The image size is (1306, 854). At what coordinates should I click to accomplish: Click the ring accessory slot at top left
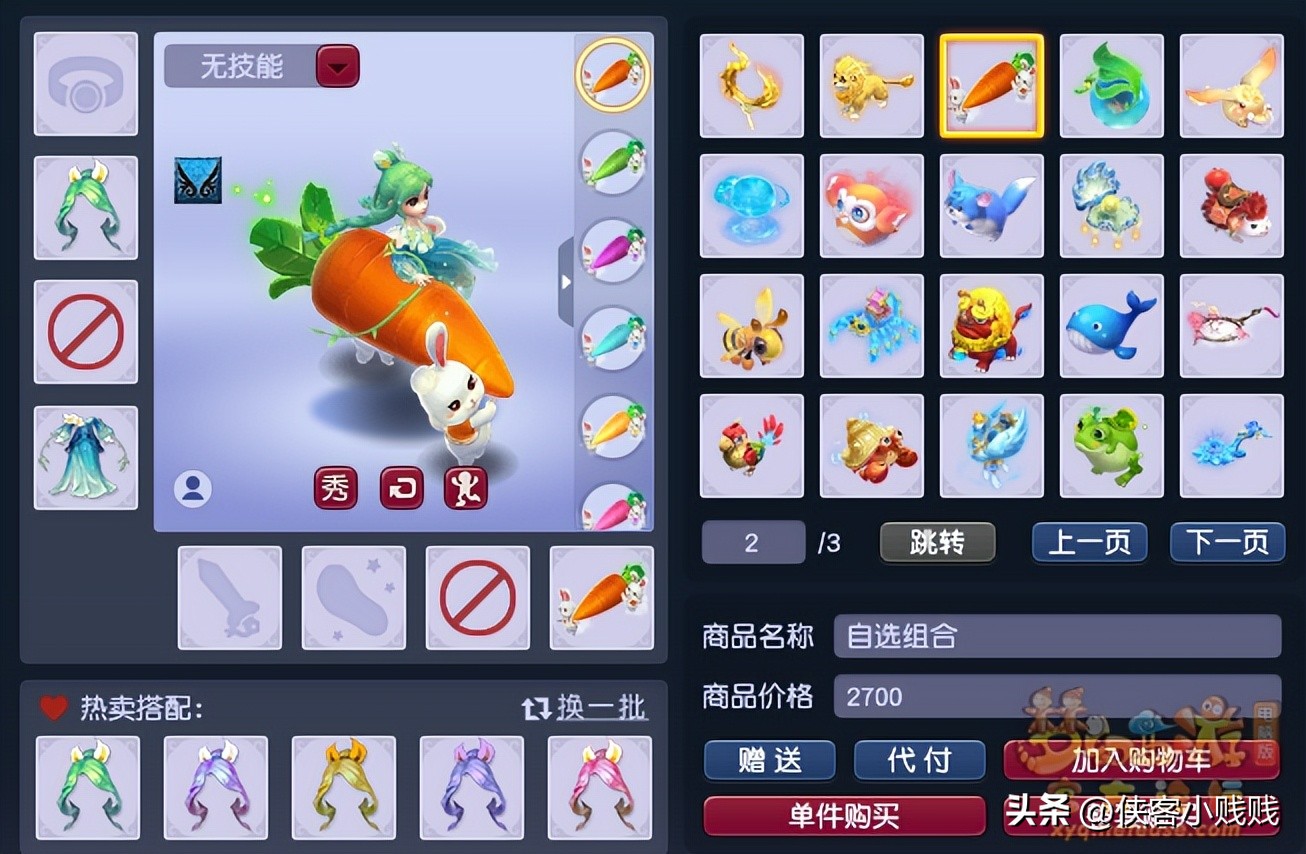tap(85, 83)
